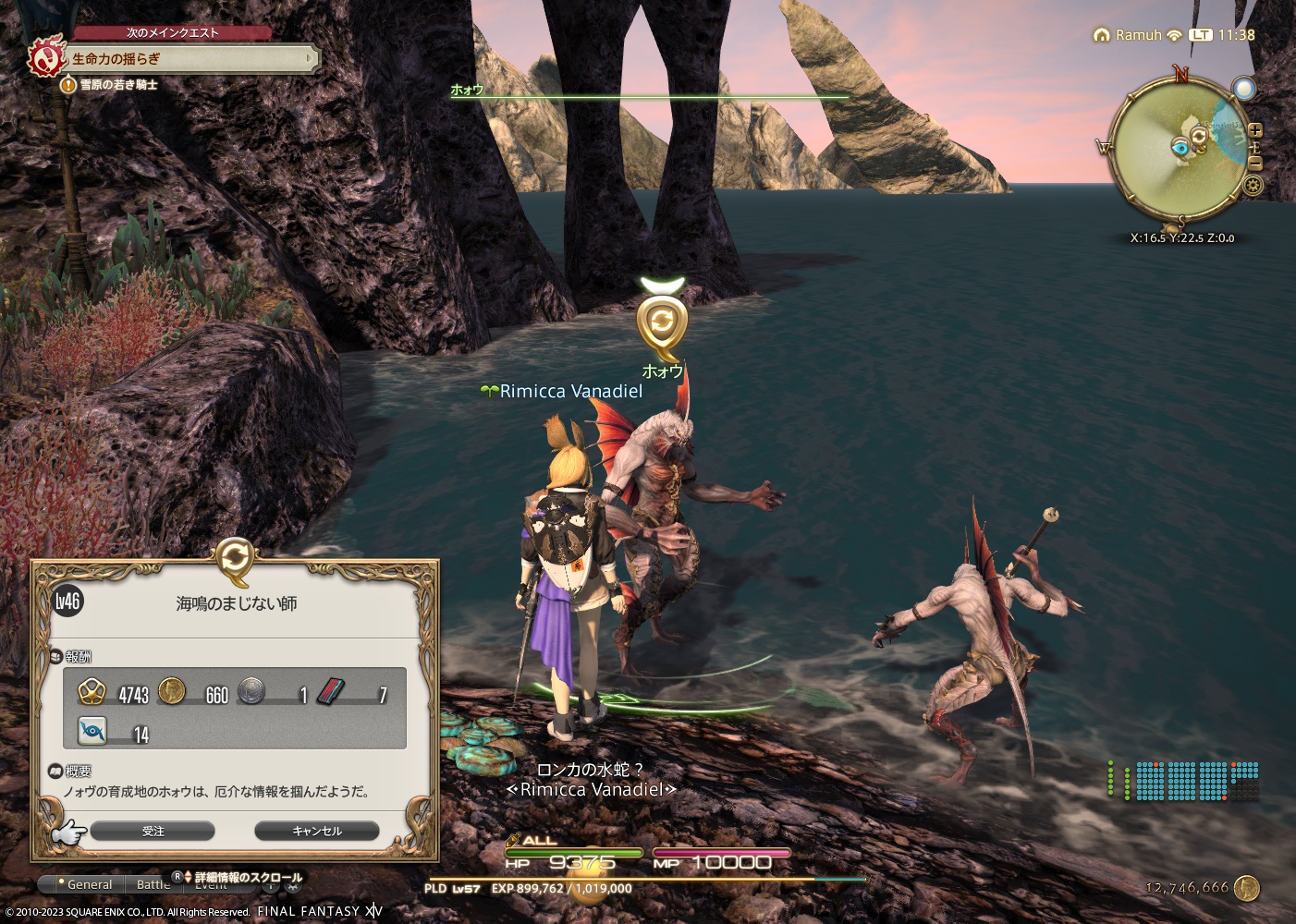This screenshot has height=924, width=1296.
Task: Click the 詳細情報のスクロール up-down arrows
Action: point(188,876)
